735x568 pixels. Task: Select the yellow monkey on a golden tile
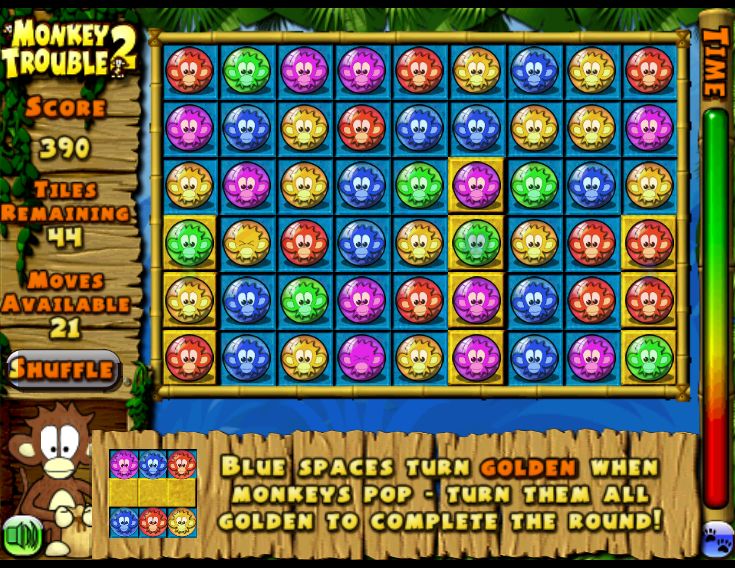190,300
